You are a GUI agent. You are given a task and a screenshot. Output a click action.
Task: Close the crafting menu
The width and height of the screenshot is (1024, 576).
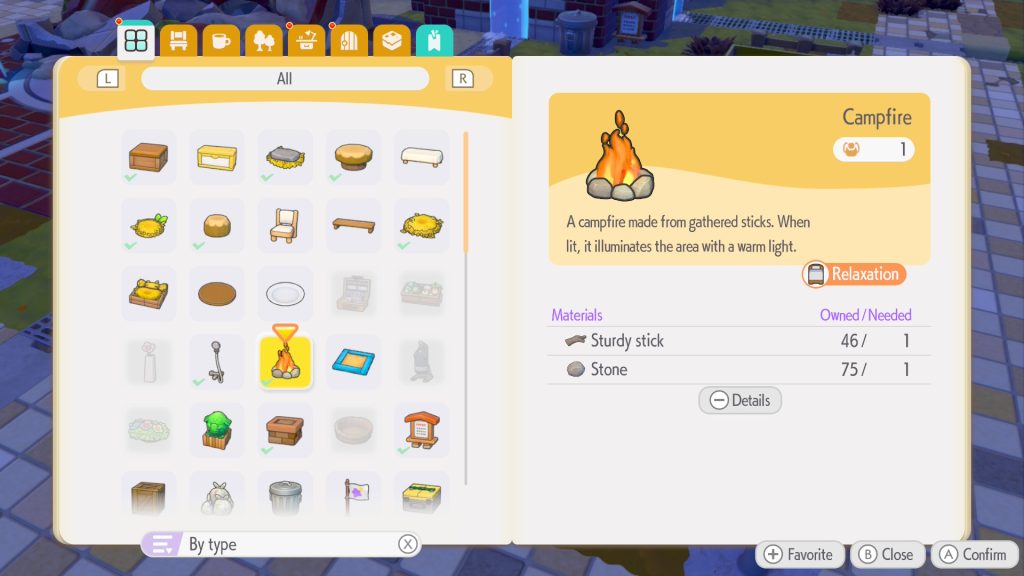(887, 555)
